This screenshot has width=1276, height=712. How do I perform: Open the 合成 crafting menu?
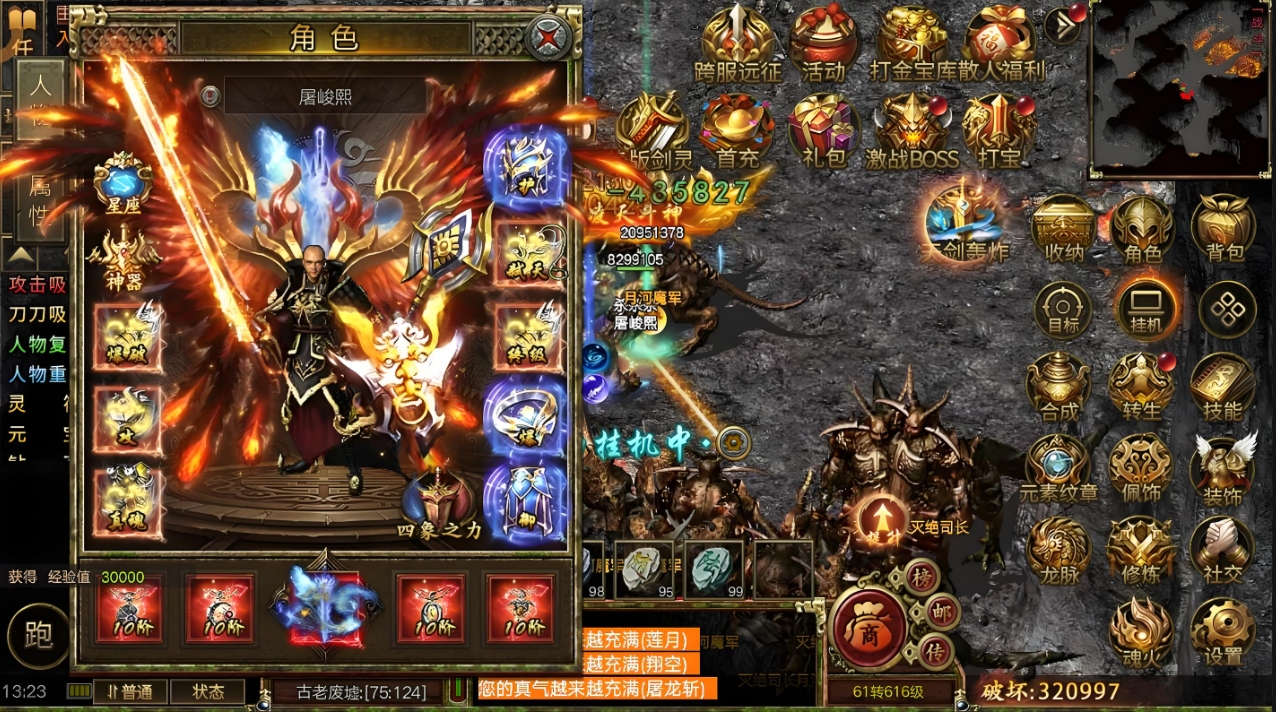point(1059,386)
